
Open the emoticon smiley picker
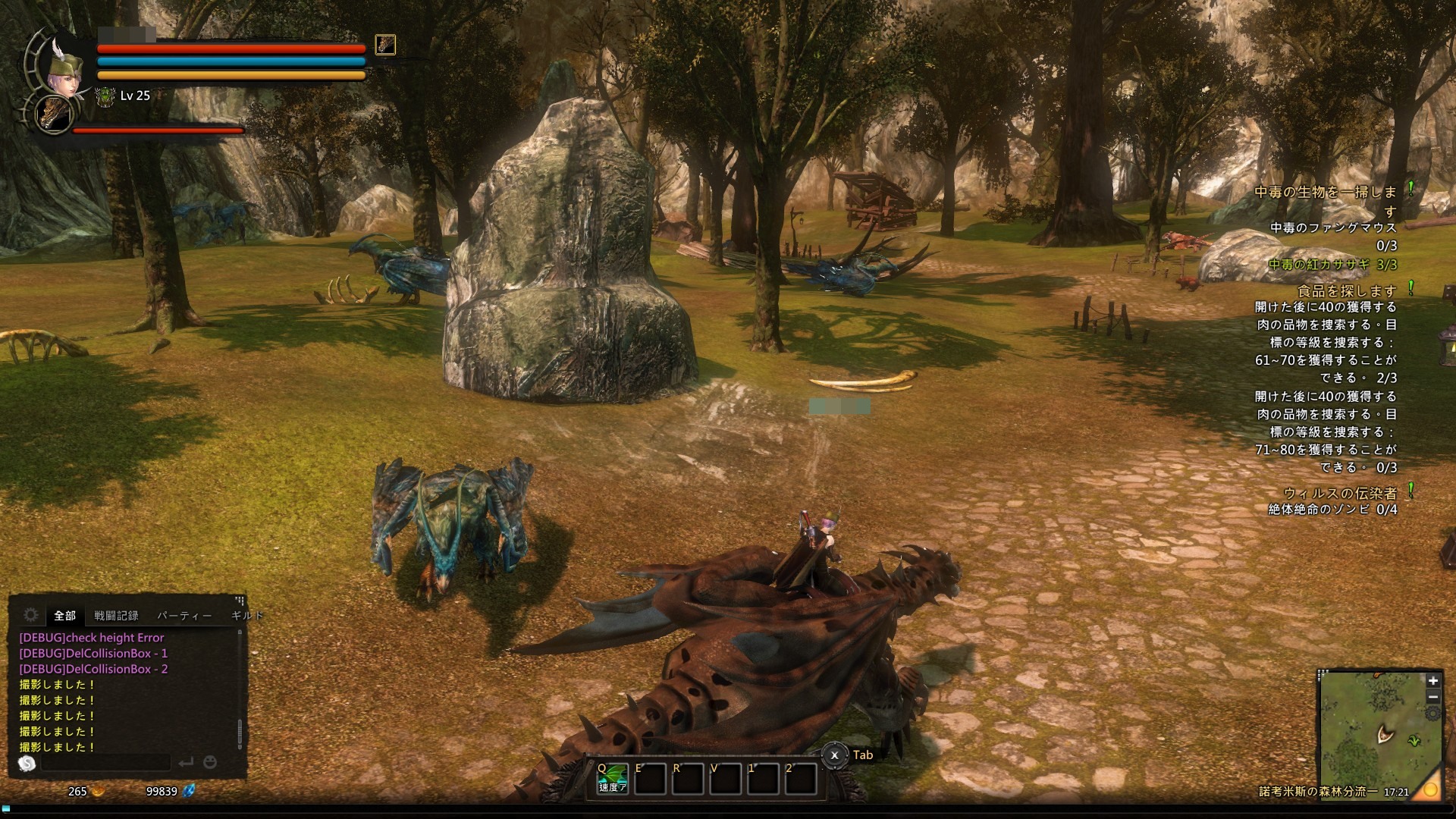click(x=210, y=762)
